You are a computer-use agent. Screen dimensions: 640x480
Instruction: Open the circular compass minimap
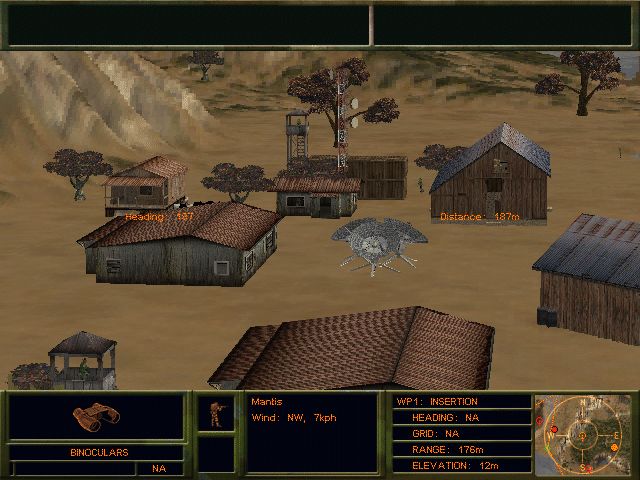582,434
